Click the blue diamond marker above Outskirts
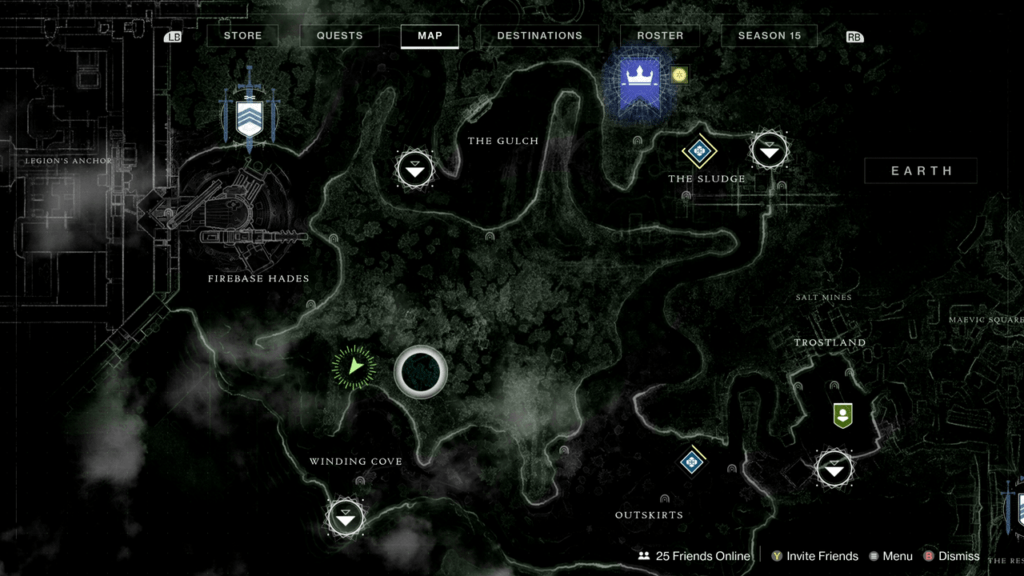Image resolution: width=1024 pixels, height=576 pixels. (692, 461)
